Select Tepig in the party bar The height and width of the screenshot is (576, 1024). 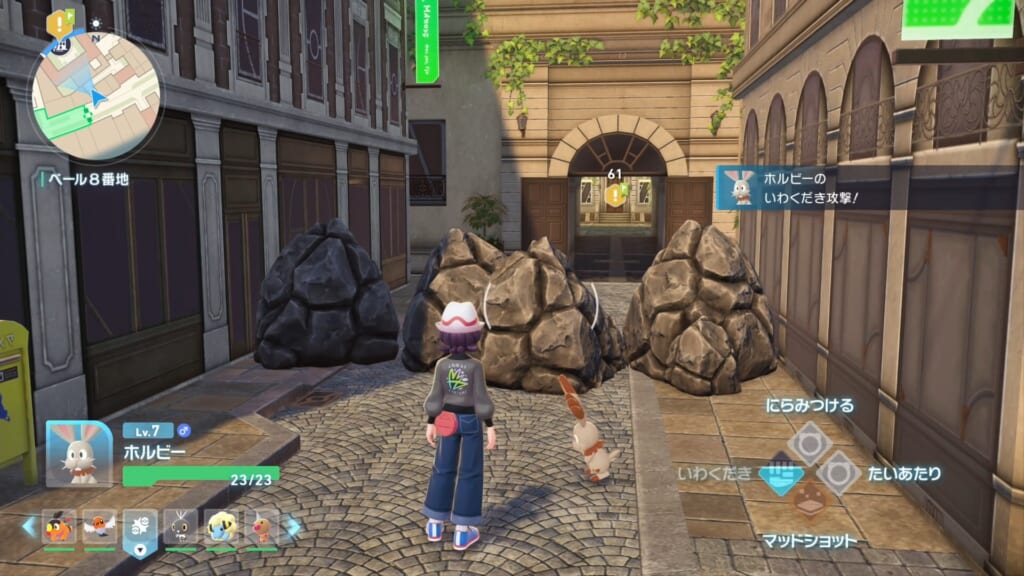[x=59, y=526]
